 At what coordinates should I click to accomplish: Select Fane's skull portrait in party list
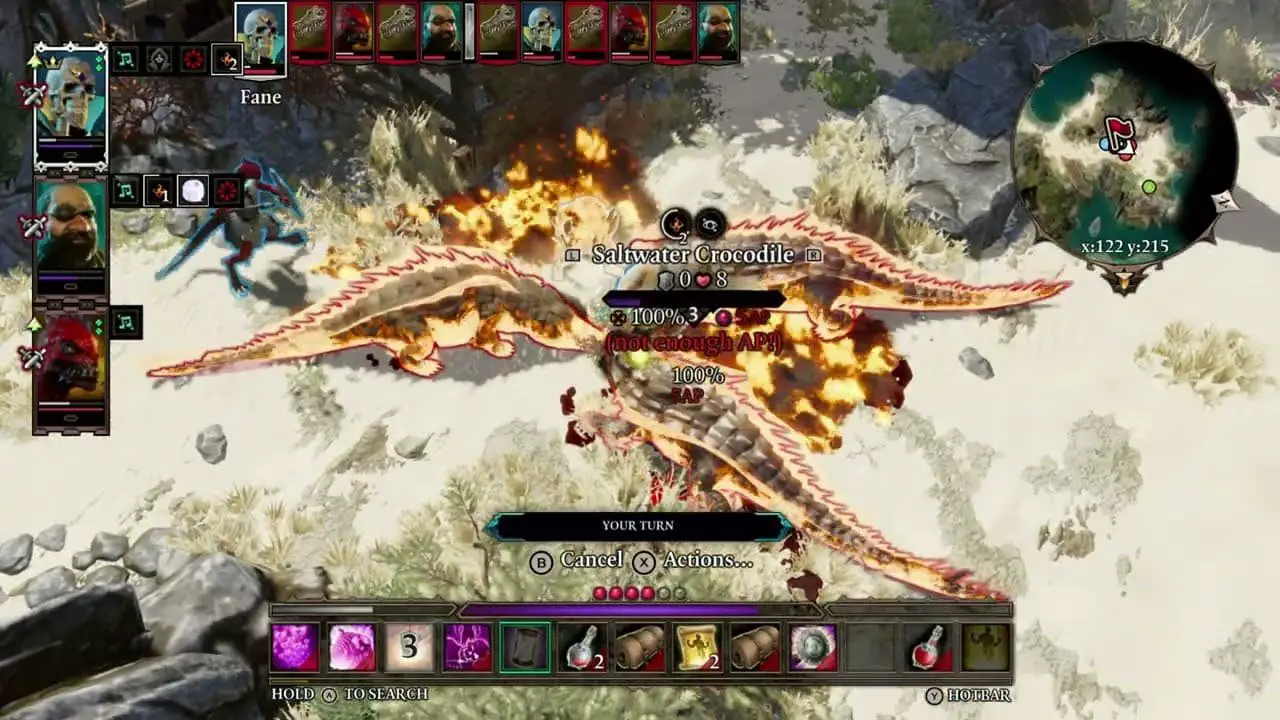[x=70, y=105]
